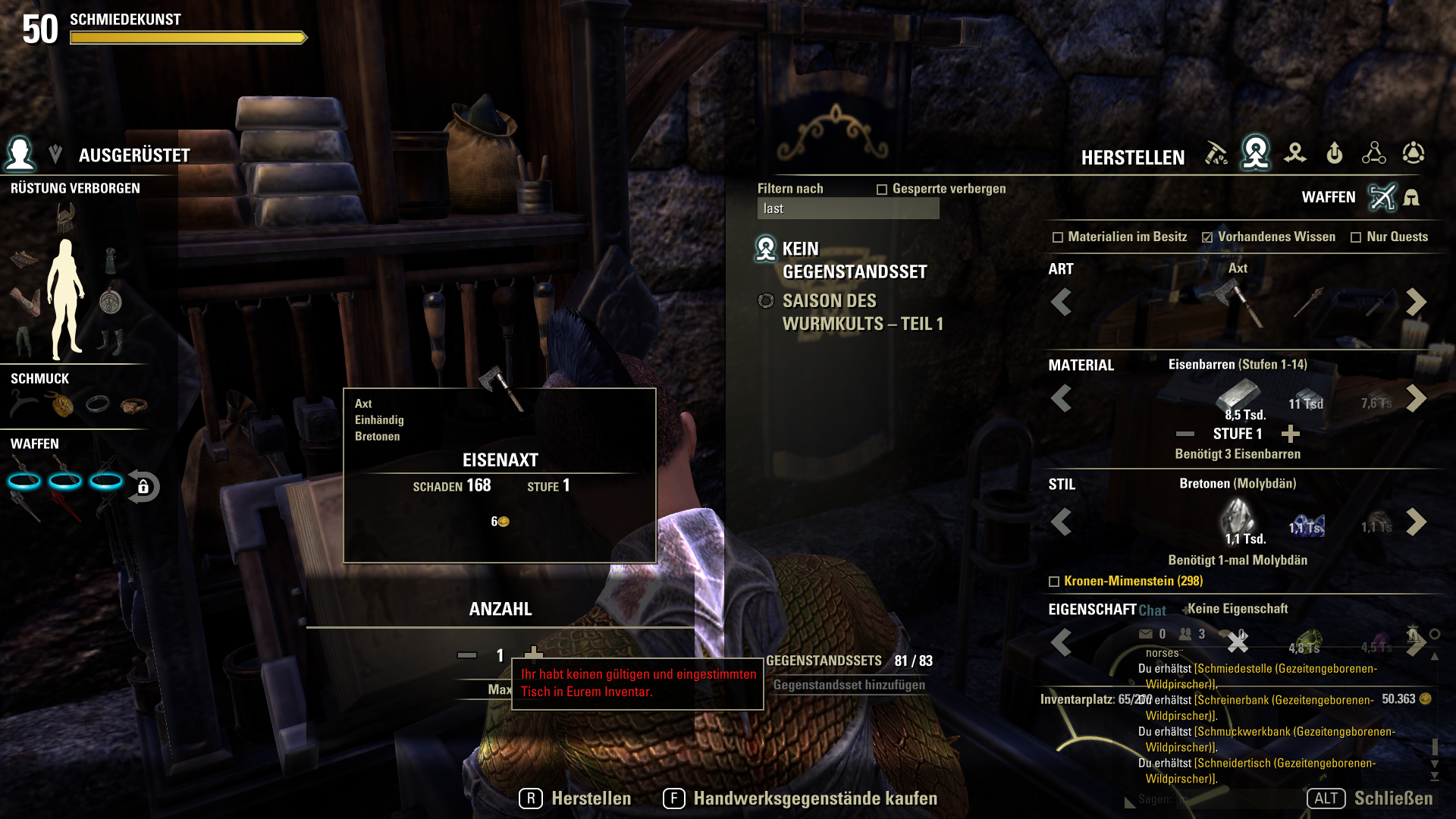
Task: Close the crafting window via Schließen
Action: pyautogui.click(x=1370, y=799)
